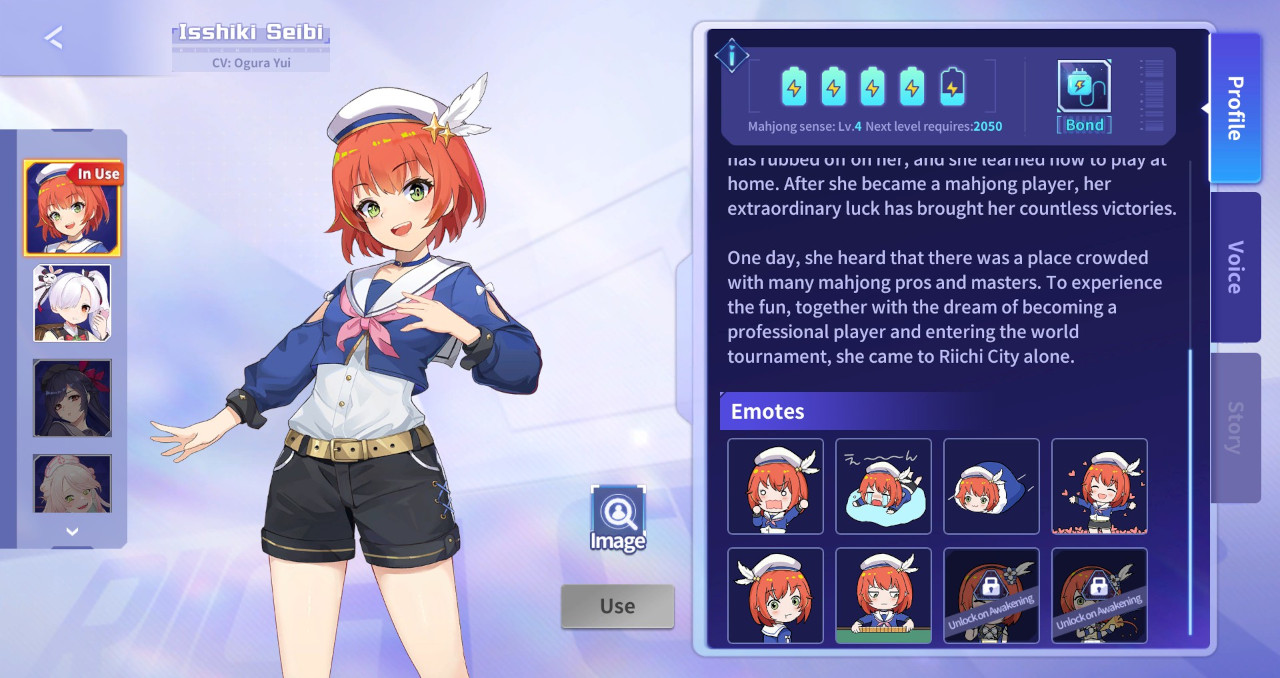Select the In Use orange-haired sailor skin thumbnail
Screen dimensions: 1280x678
tap(72, 208)
